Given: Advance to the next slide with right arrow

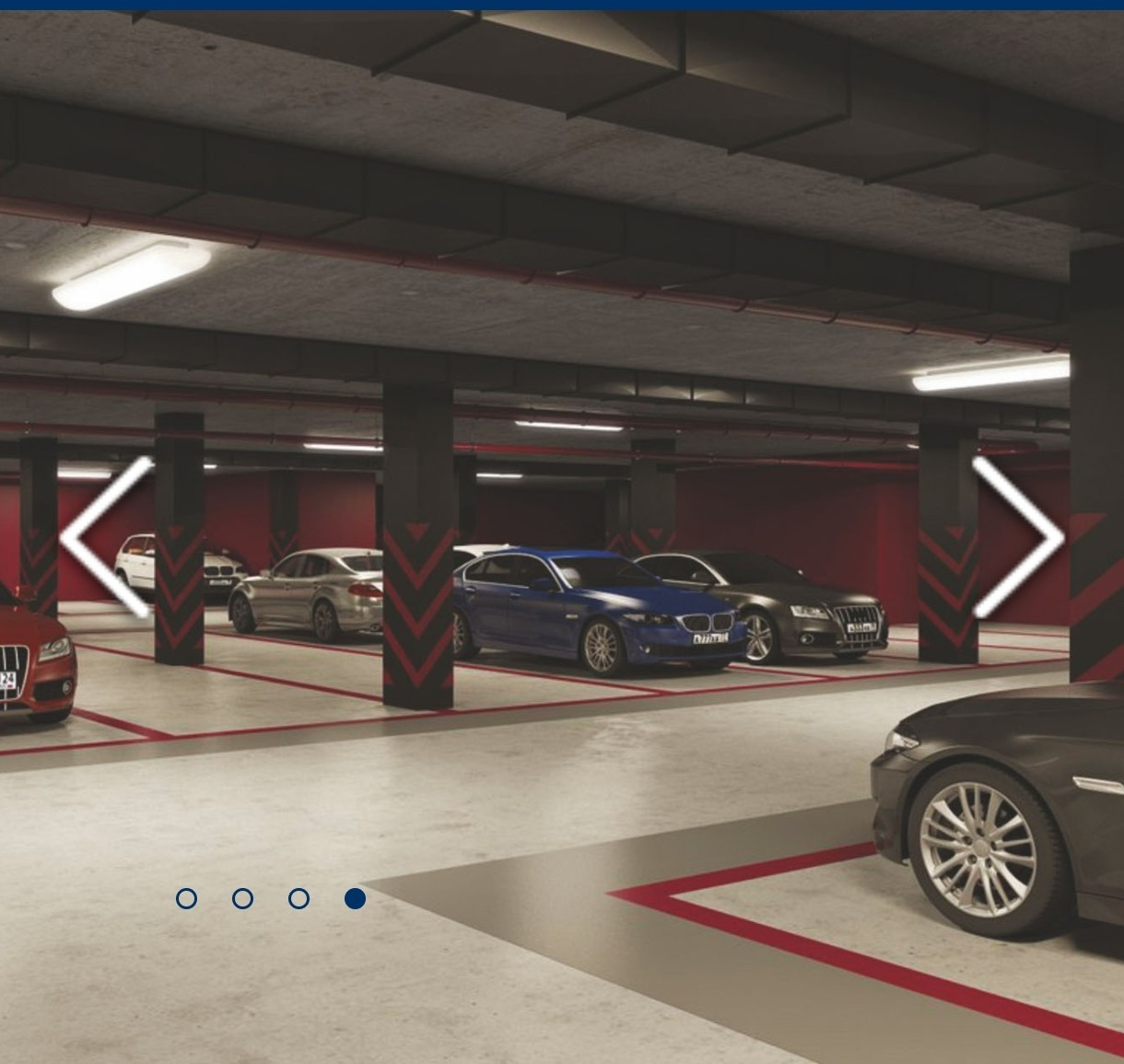Looking at the screenshot, I should [1019, 537].
